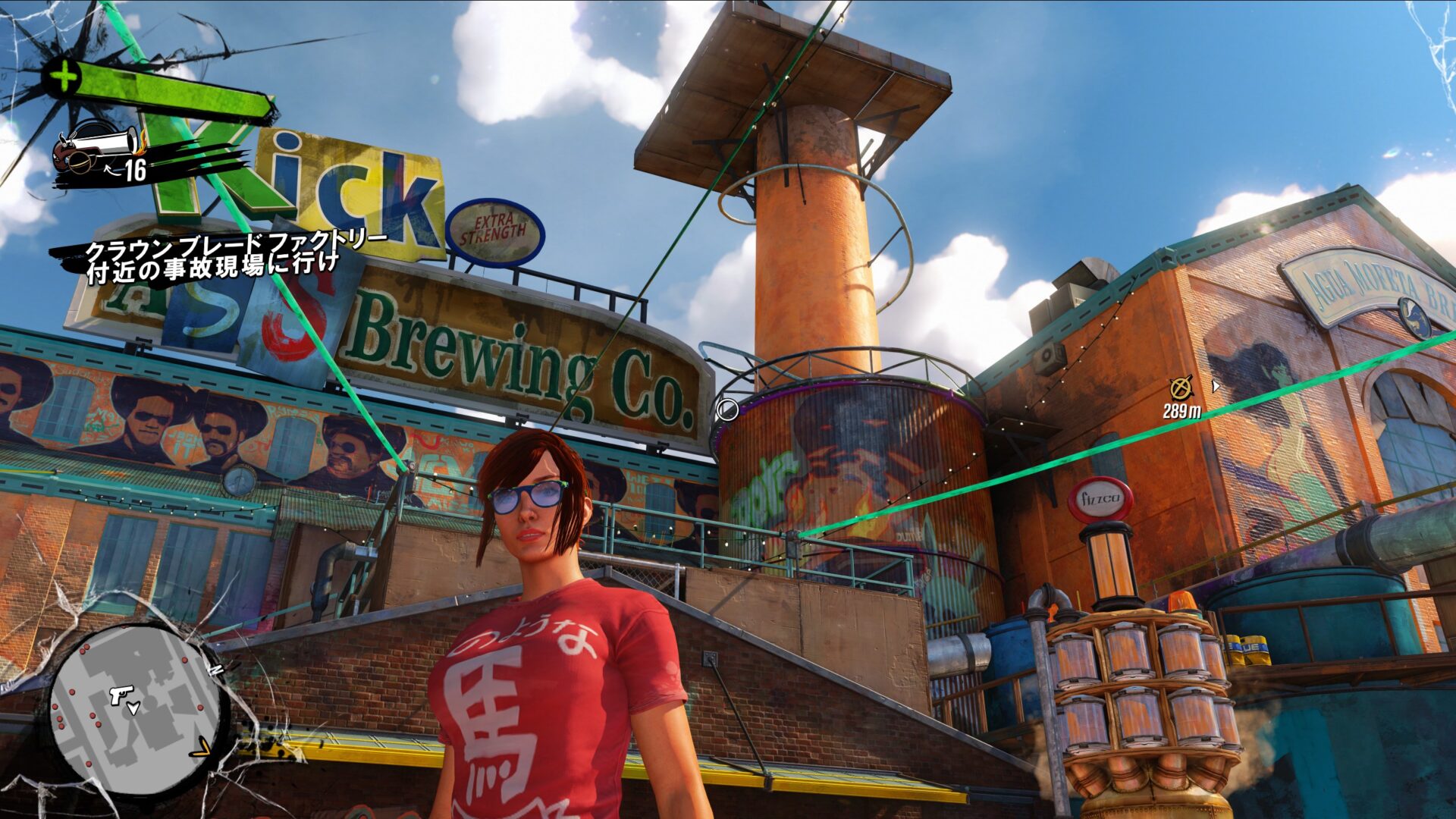Click the white player arrow on the minimap
Image resolution: width=1456 pixels, height=819 pixels.
133,708
